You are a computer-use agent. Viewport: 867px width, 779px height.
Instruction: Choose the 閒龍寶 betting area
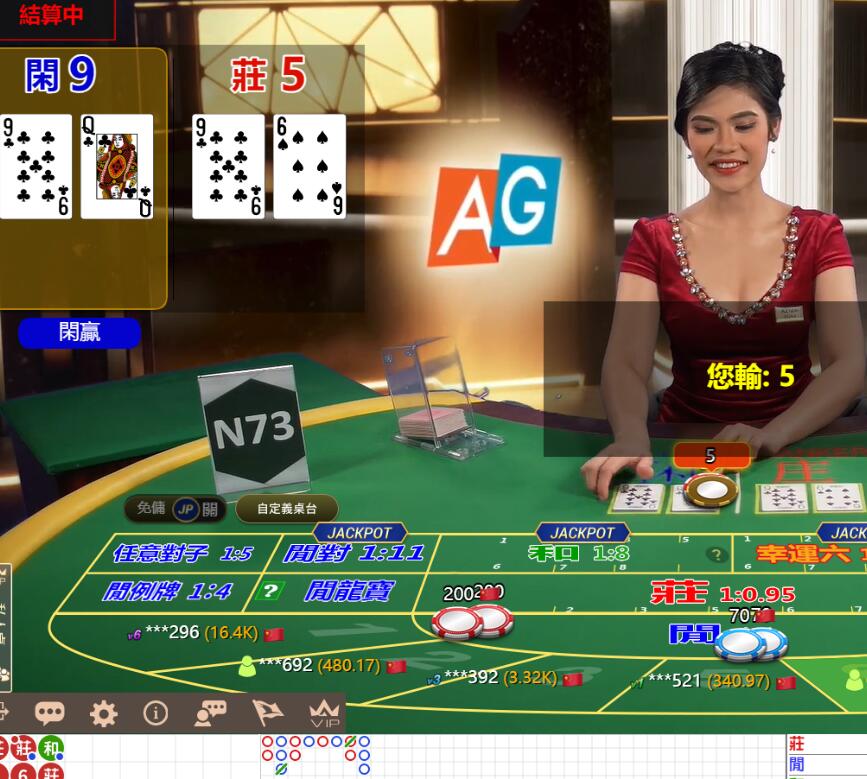pyautogui.click(x=350, y=591)
